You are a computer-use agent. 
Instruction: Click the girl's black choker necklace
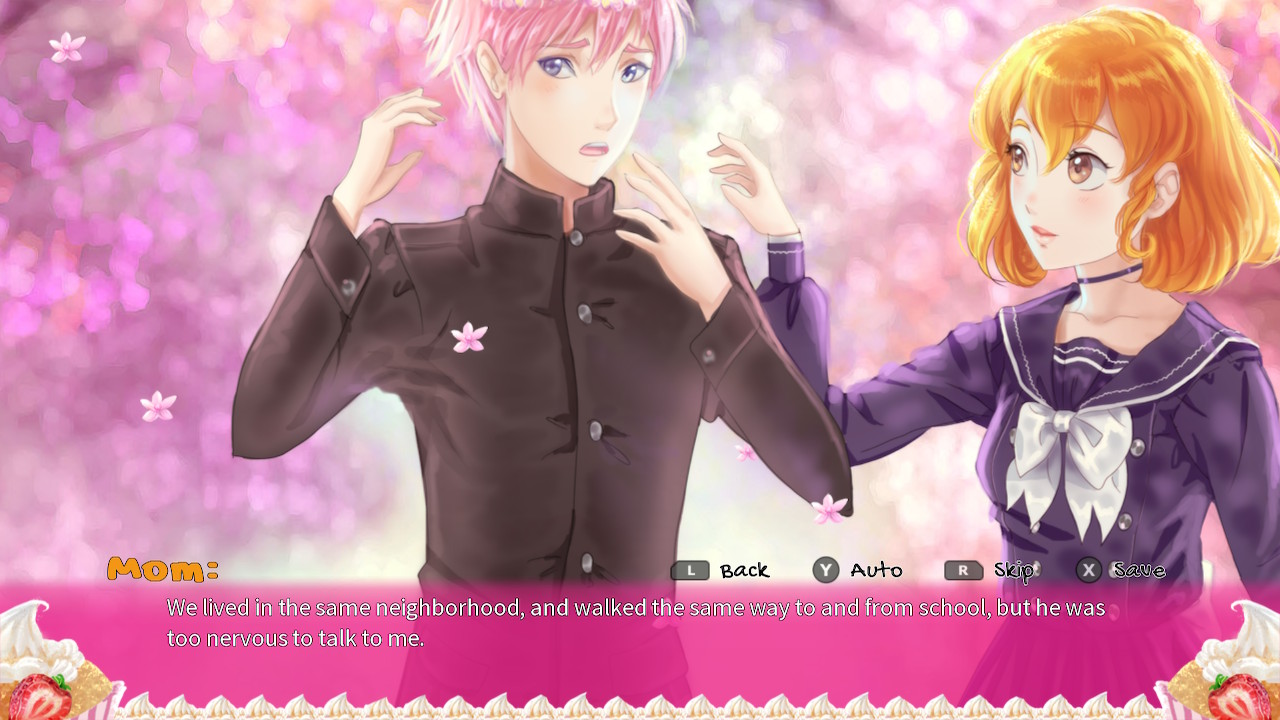click(x=1109, y=275)
